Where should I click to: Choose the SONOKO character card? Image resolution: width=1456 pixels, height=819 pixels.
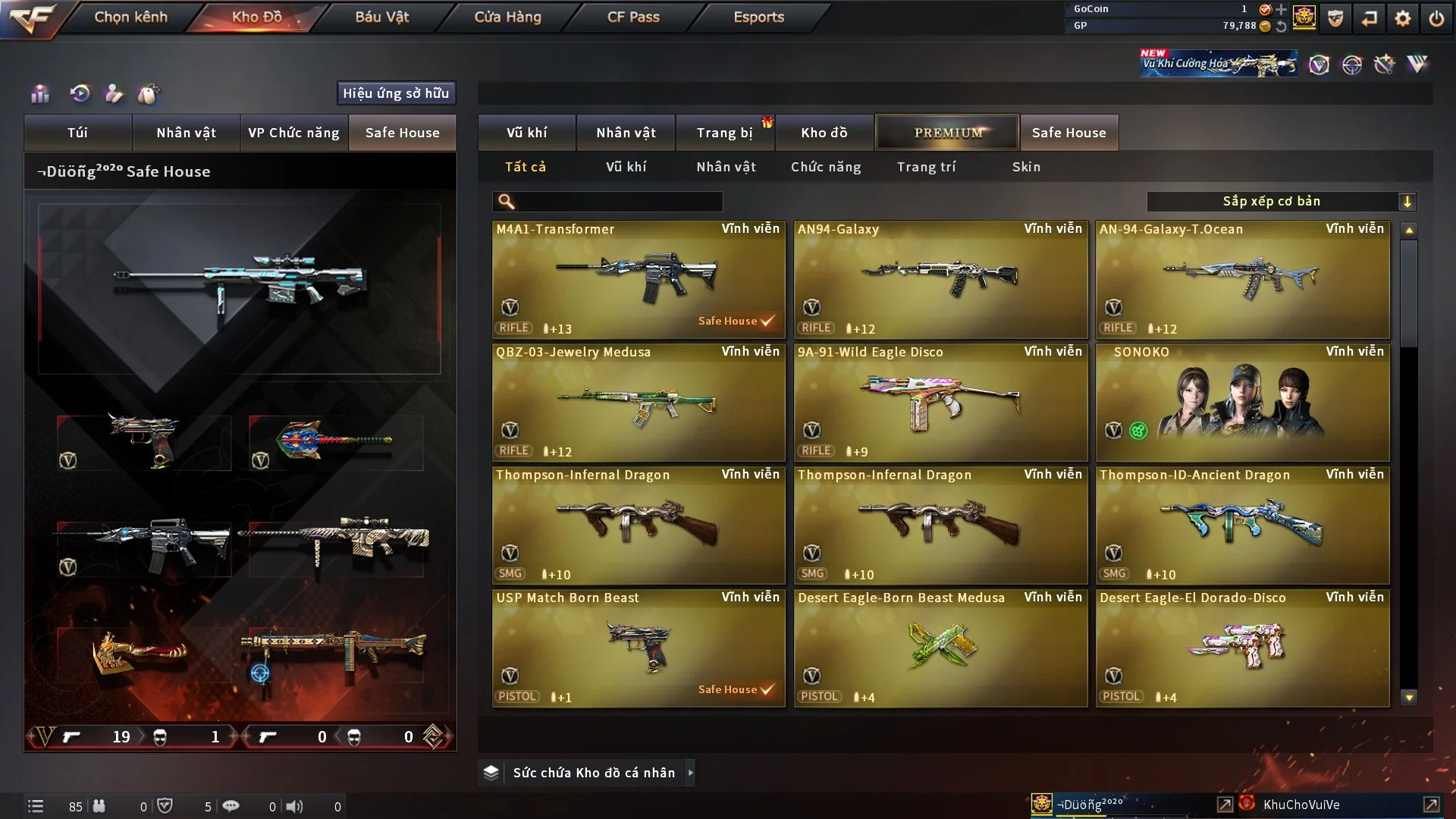tap(1242, 402)
